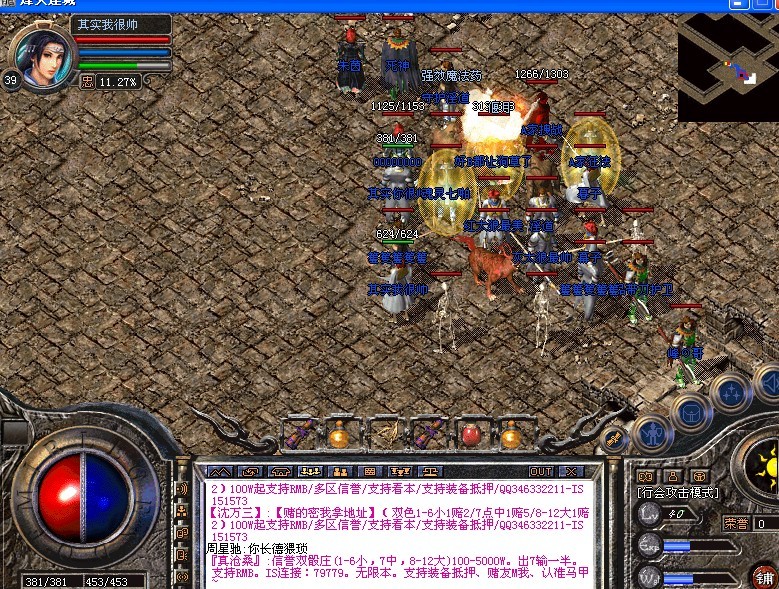
Task: Switch the 行会攻击模式 attack mode label
Action: pyautogui.click(x=677, y=493)
